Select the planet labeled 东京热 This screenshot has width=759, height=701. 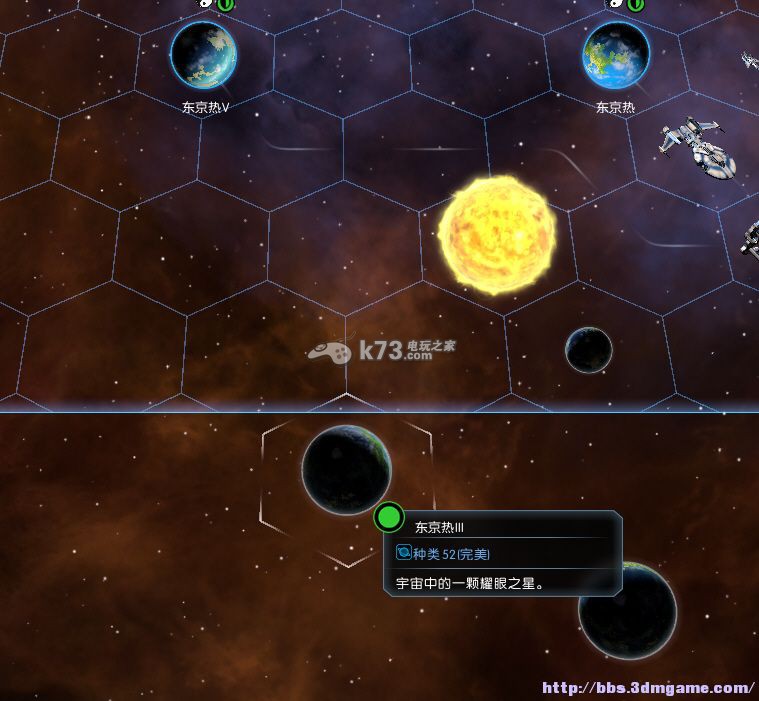tap(615, 54)
